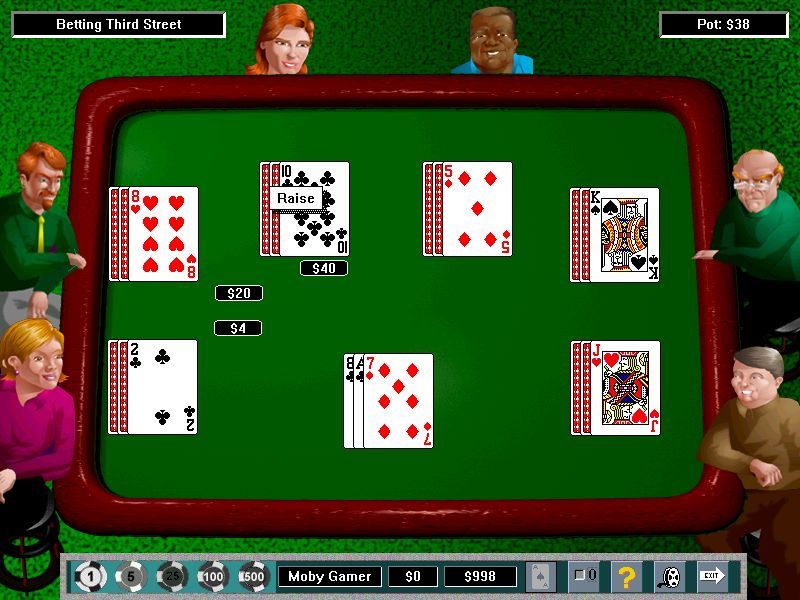Screen dimensions: 800x600
Task: Select the $1 poker chip
Action: tap(91, 576)
